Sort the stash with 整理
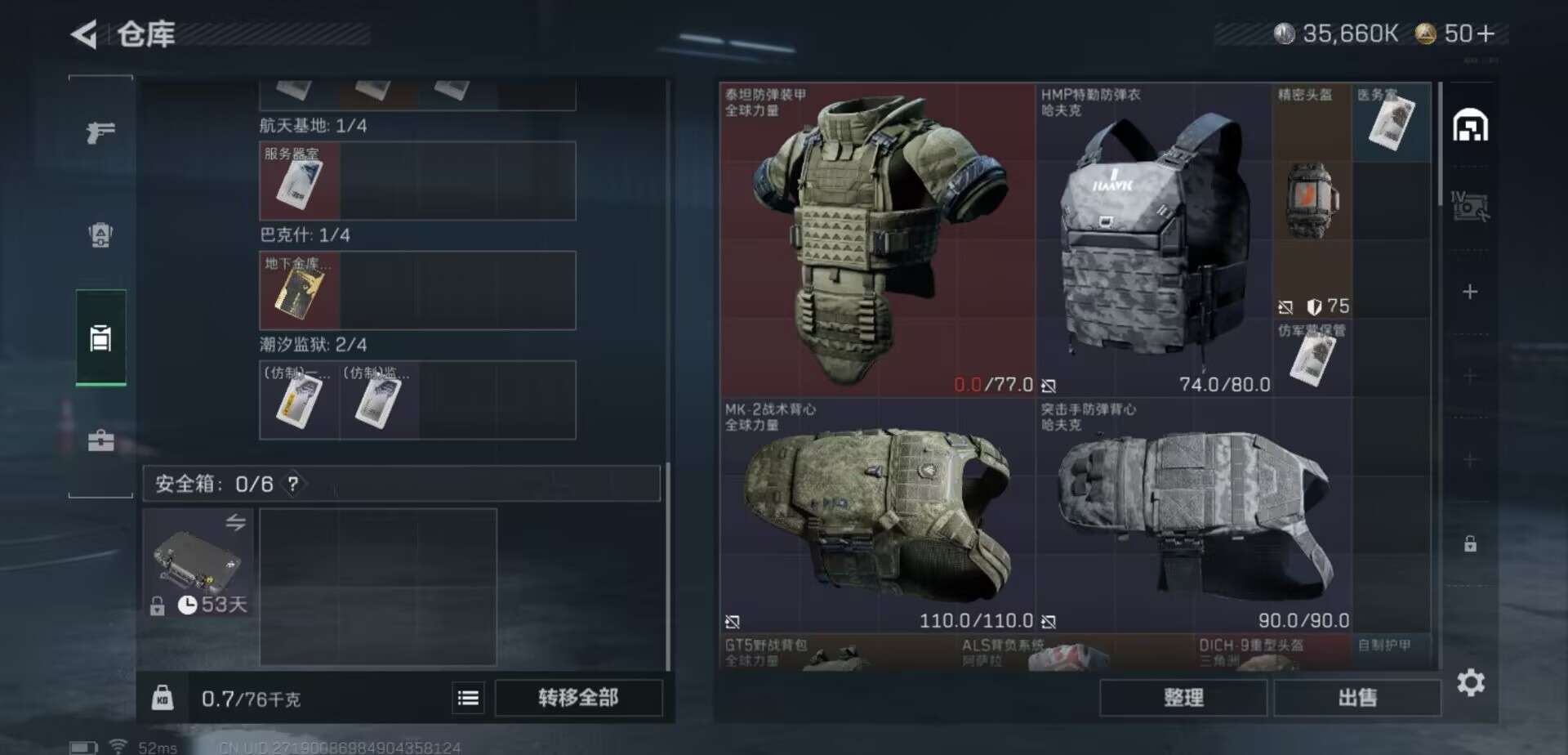The image size is (1568, 755). pos(1183,698)
